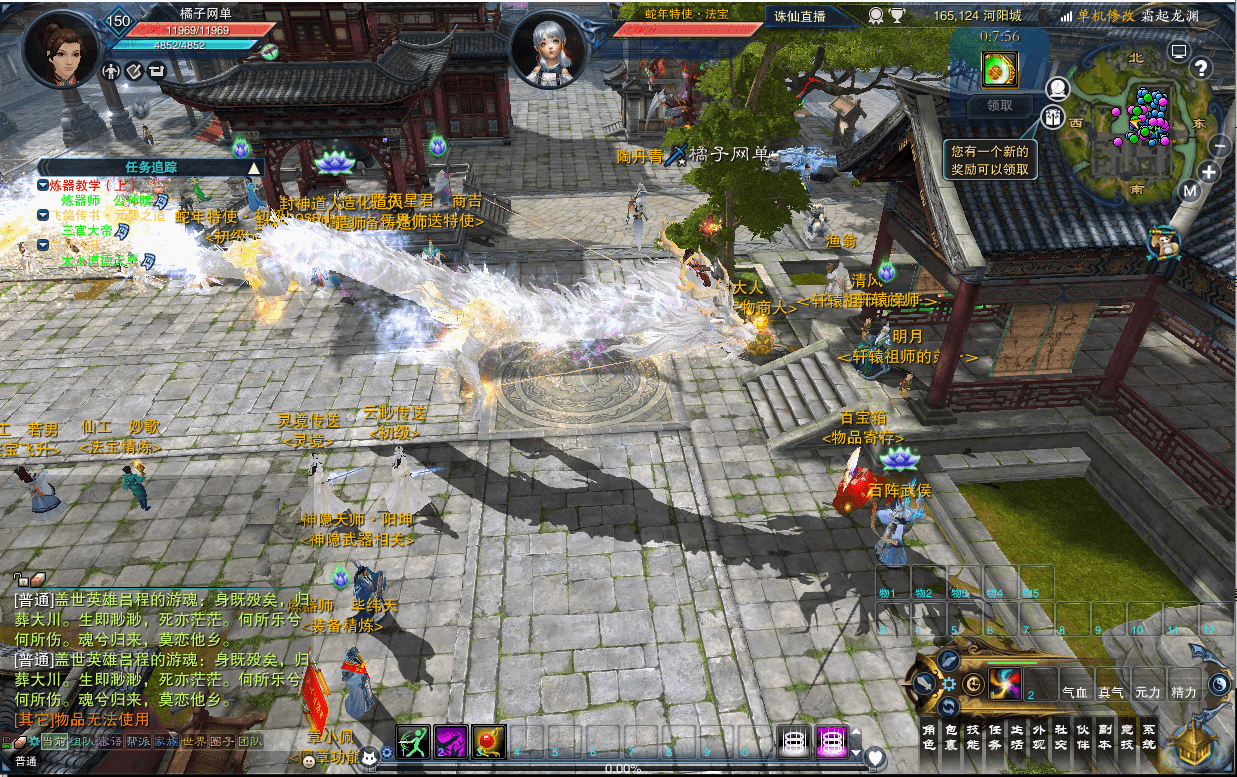Click the 领取 claim reward button
Image resolution: width=1237 pixels, height=777 pixels.
coord(999,105)
